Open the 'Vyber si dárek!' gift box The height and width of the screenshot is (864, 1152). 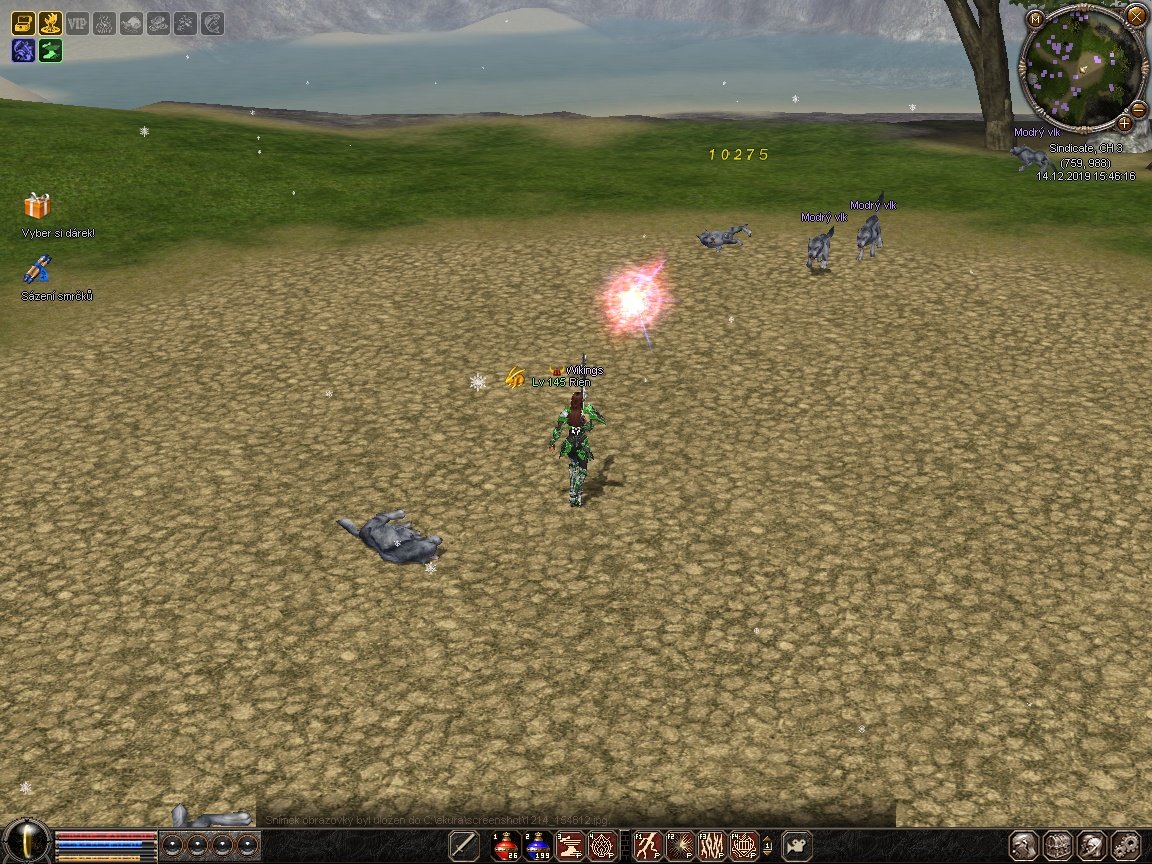(37, 207)
